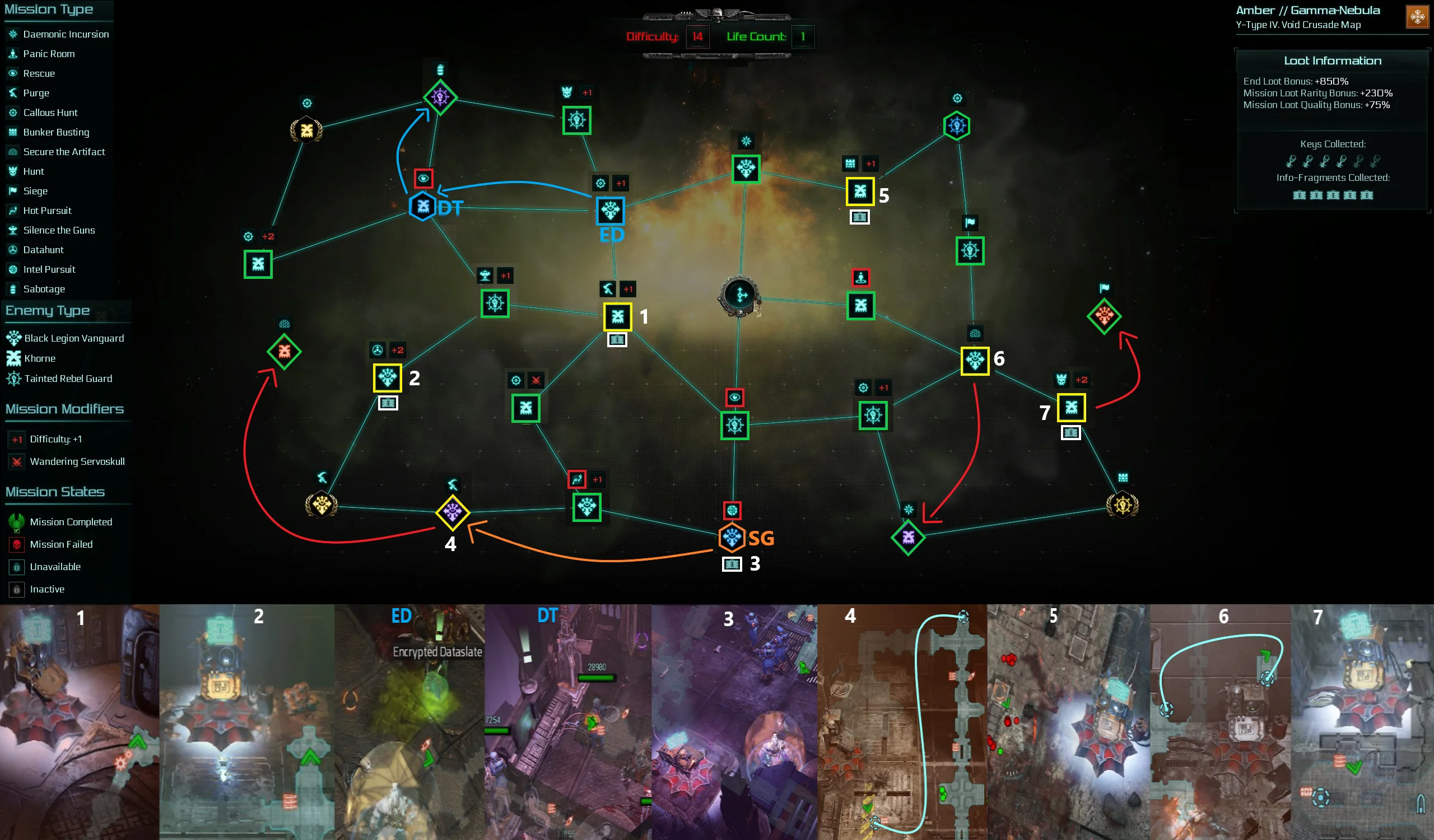Choose the yellow mission node labeled 6
This screenshot has height=840, width=1434.
click(975, 361)
